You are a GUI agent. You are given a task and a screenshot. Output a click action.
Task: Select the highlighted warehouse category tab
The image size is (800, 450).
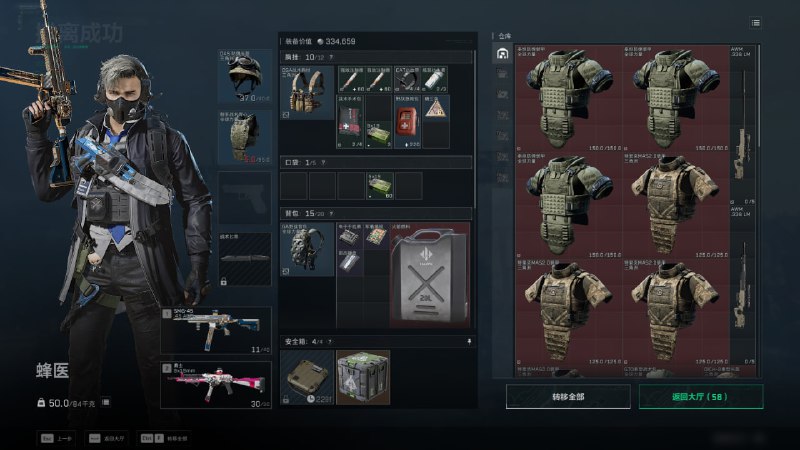click(503, 54)
